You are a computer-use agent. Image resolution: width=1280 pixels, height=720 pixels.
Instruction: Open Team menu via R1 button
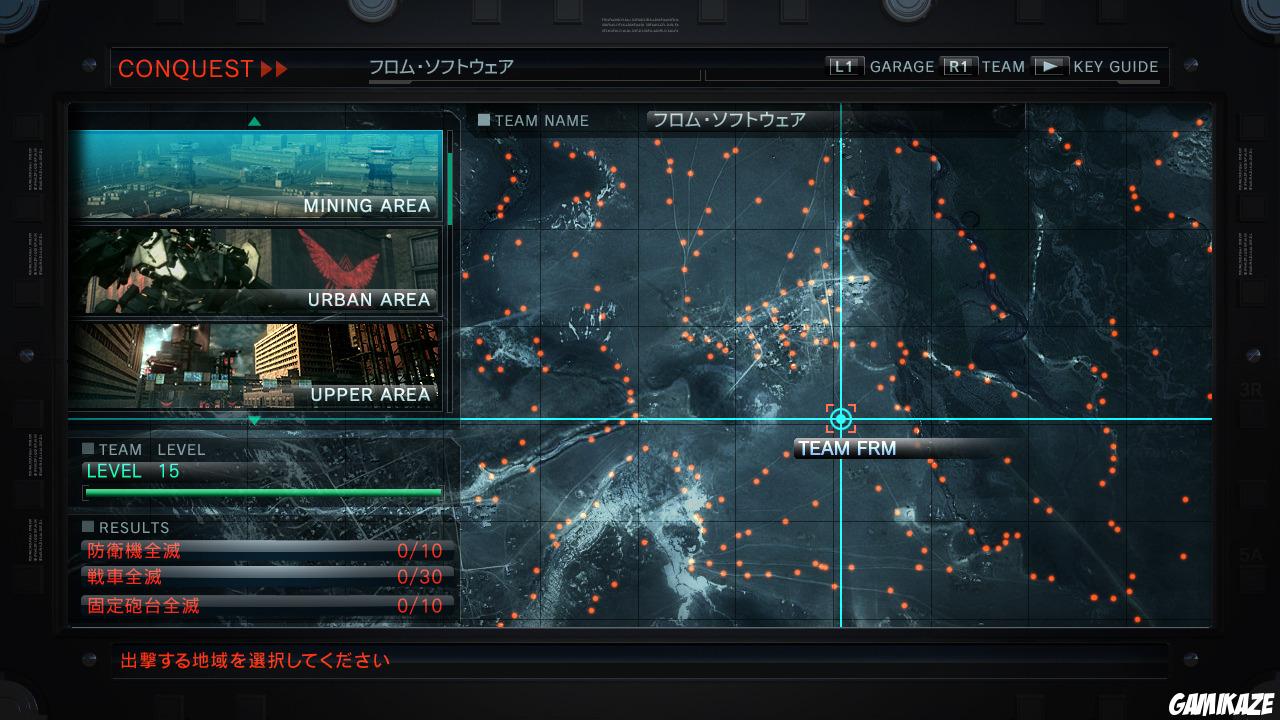coord(959,65)
